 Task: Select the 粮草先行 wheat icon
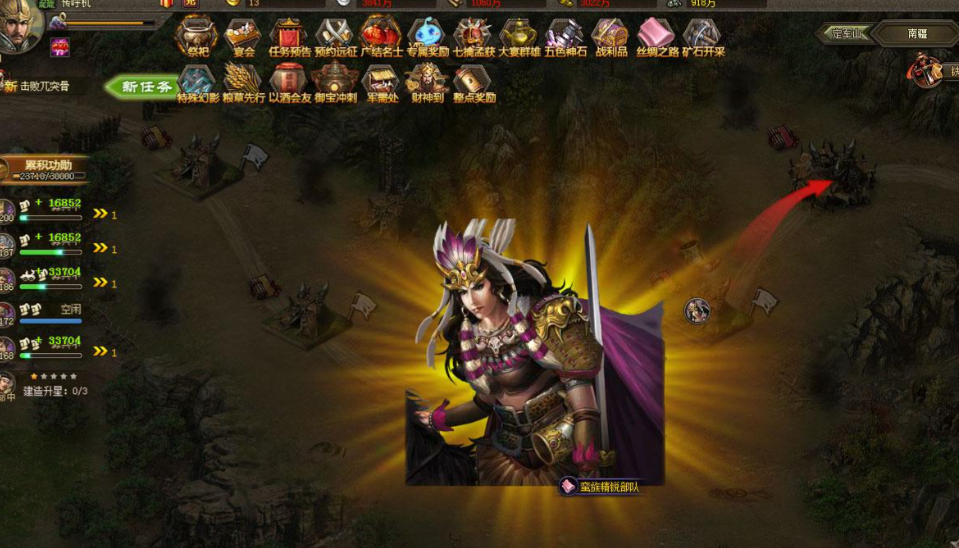242,81
